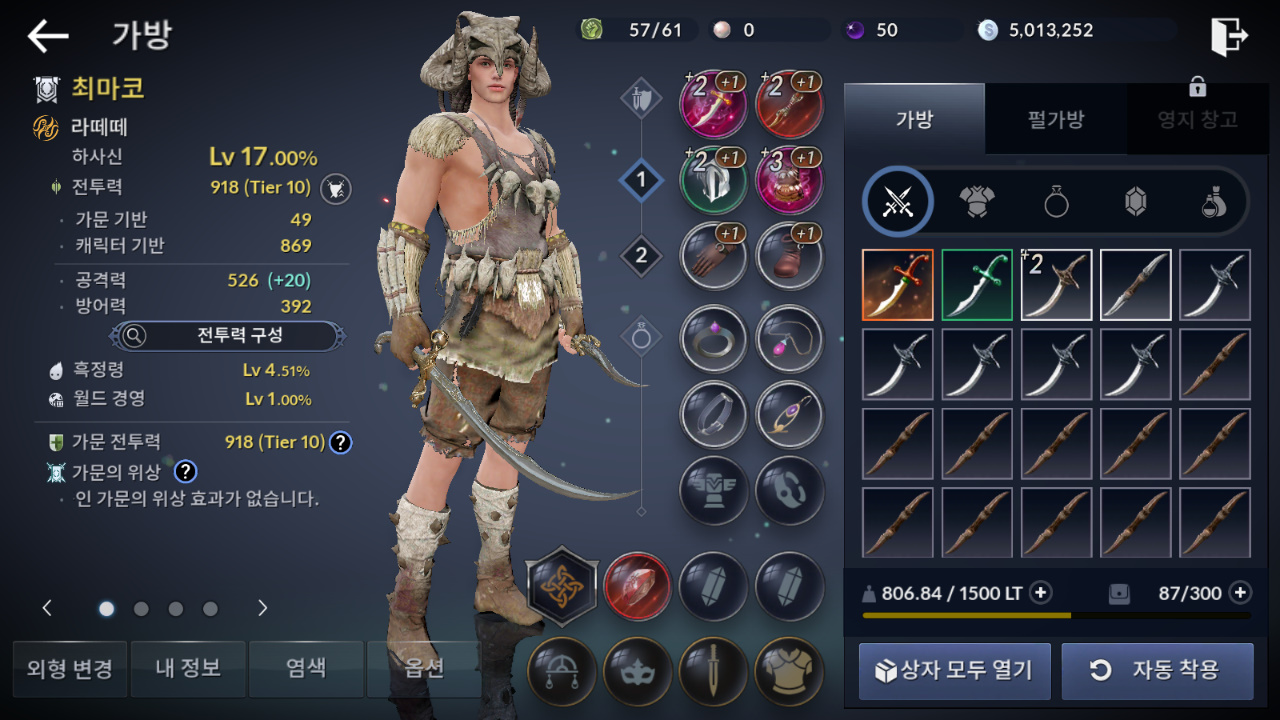
Task: Activate 자동 착용 auto-equip
Action: click(x=1157, y=671)
